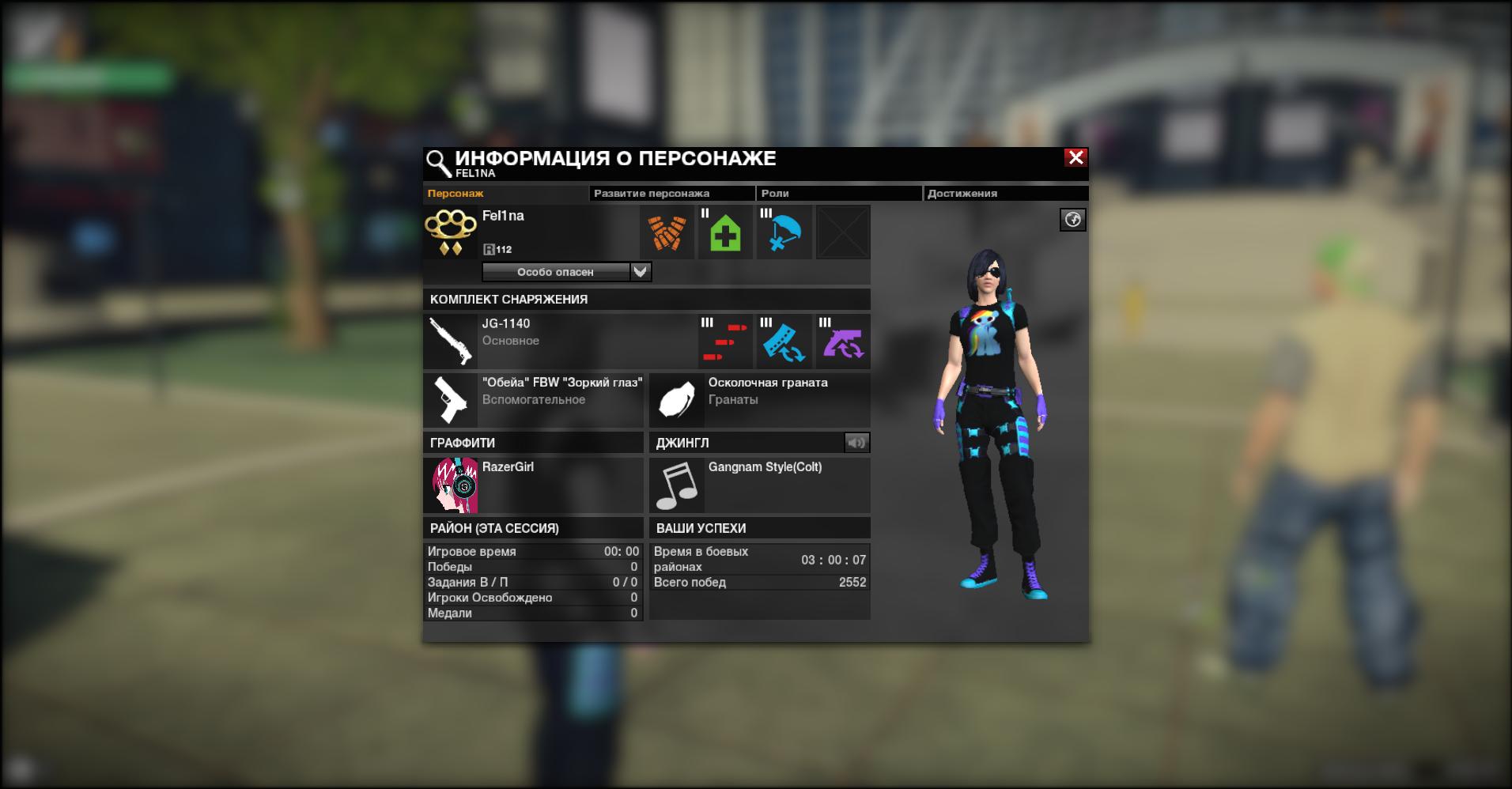
Task: Close the character information window
Action: [x=1075, y=157]
